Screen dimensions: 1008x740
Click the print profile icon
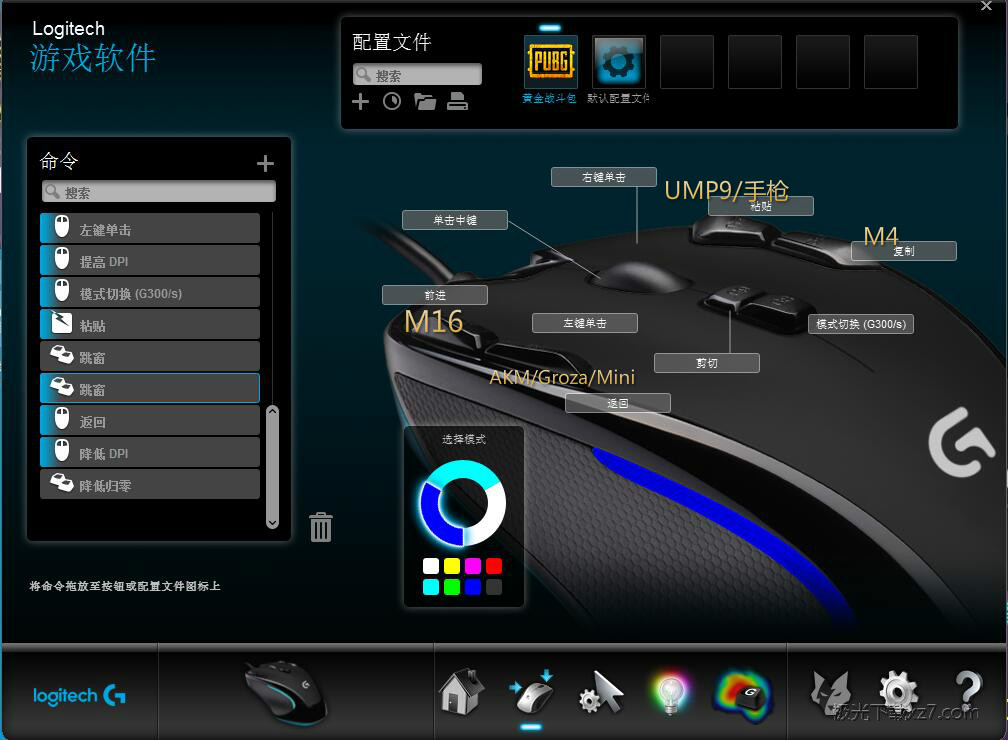point(458,102)
